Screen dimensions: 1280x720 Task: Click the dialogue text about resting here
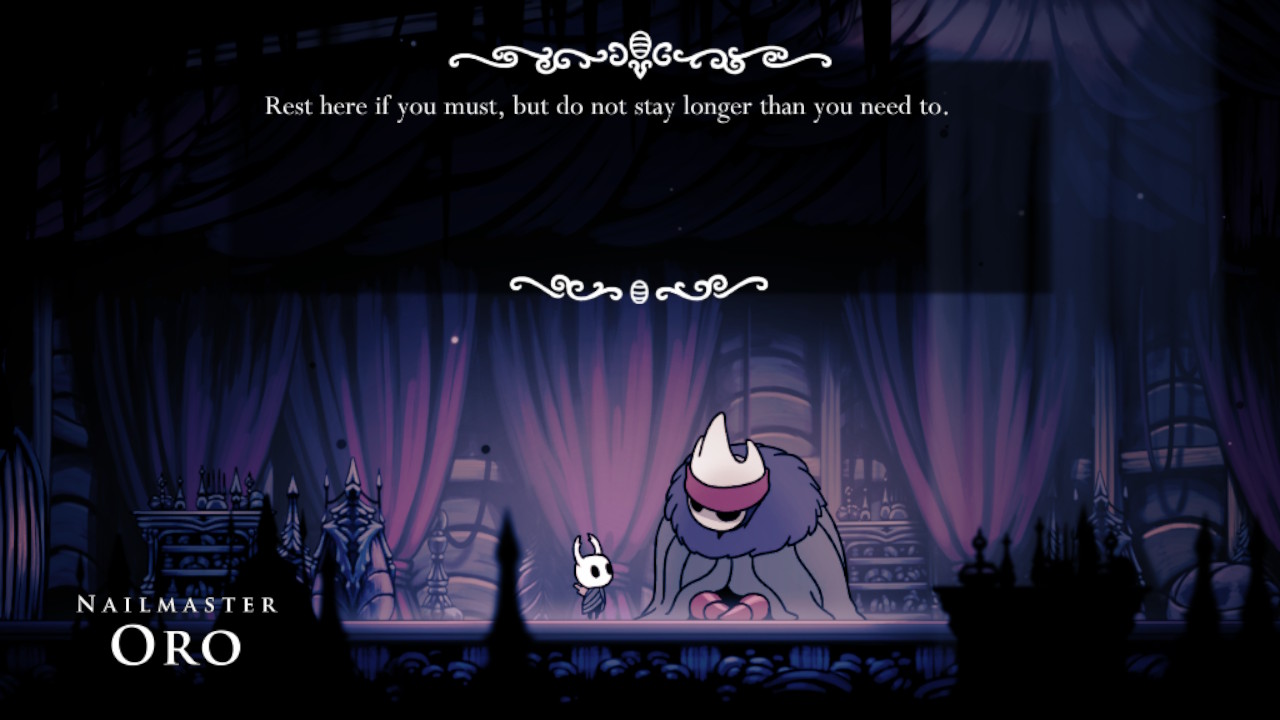[611, 106]
